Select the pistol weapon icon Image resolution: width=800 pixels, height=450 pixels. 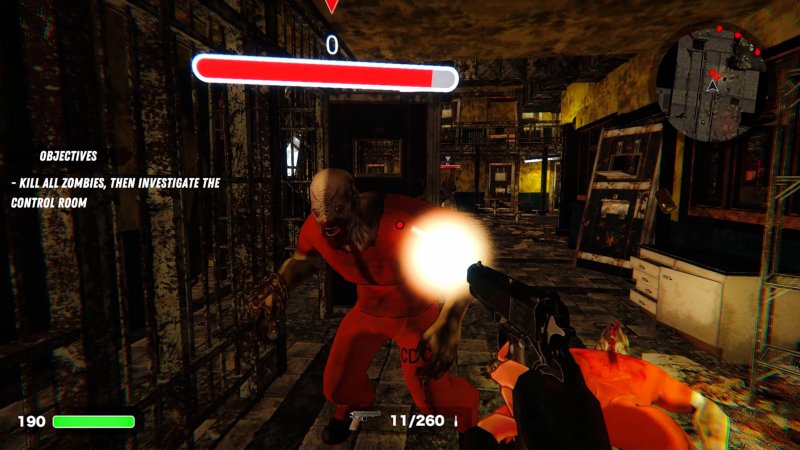(x=365, y=419)
